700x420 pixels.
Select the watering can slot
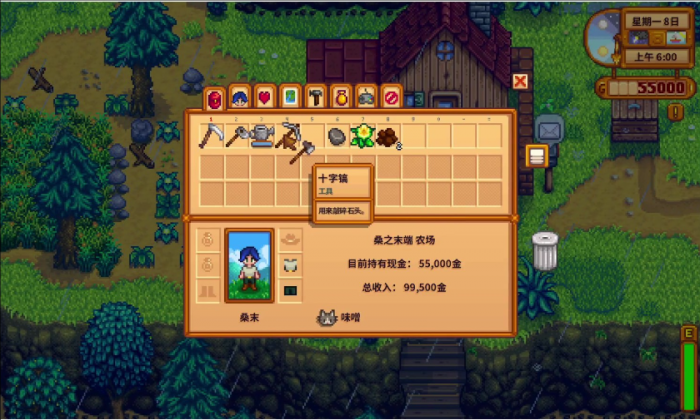262,135
